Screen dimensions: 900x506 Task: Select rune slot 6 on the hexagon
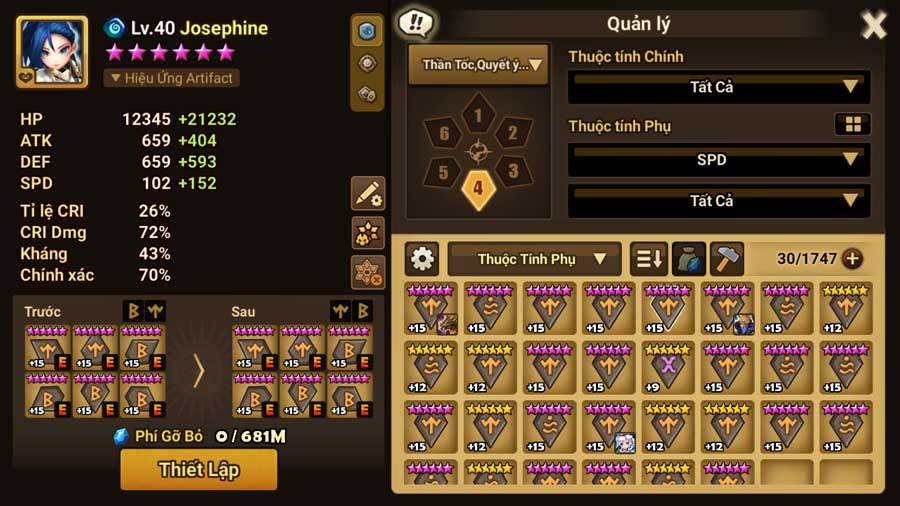point(443,133)
